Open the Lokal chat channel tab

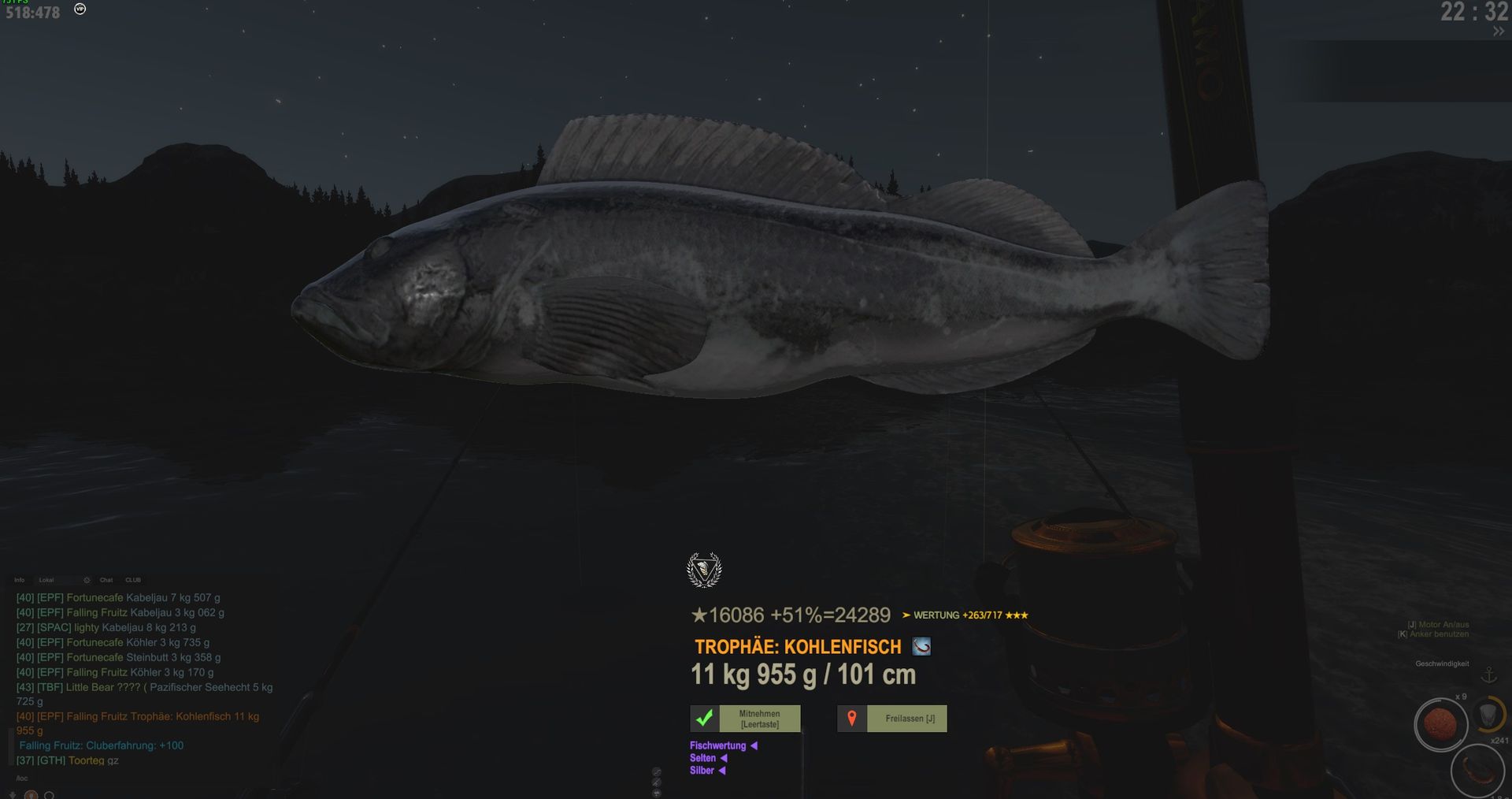[46, 580]
